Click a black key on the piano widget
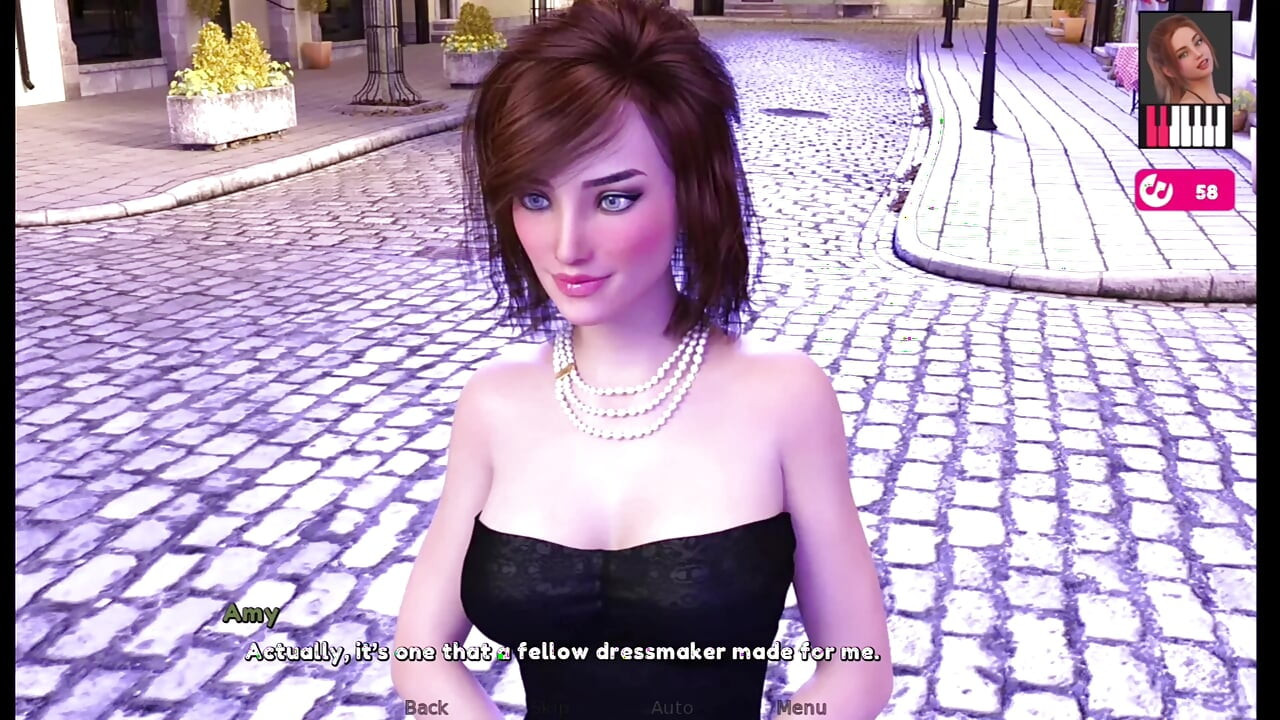Image resolution: width=1280 pixels, height=720 pixels. pyautogui.click(x=1192, y=115)
